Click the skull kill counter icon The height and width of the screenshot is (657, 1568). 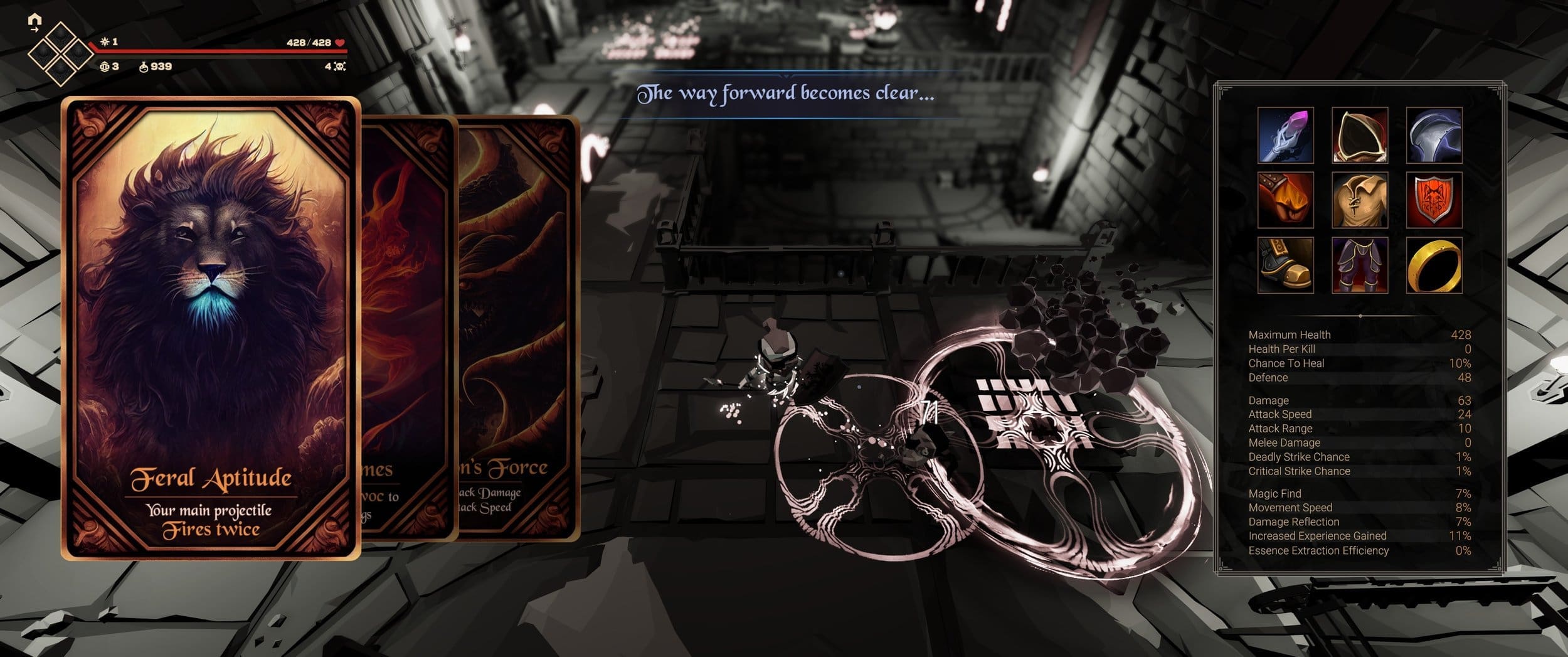[x=339, y=67]
